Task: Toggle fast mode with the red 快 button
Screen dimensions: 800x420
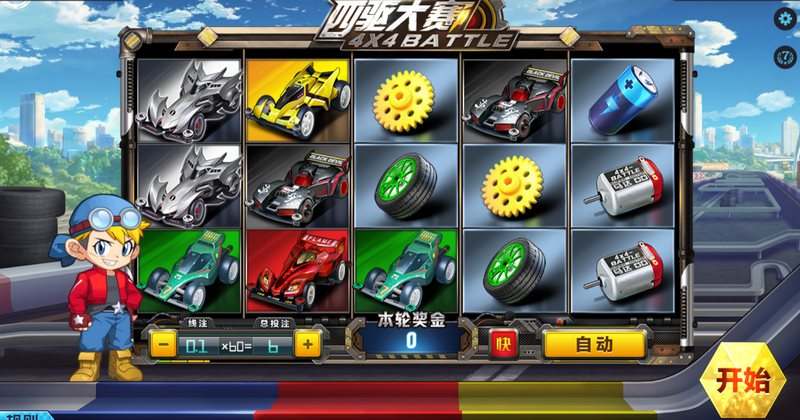Action: pyautogui.click(x=504, y=344)
